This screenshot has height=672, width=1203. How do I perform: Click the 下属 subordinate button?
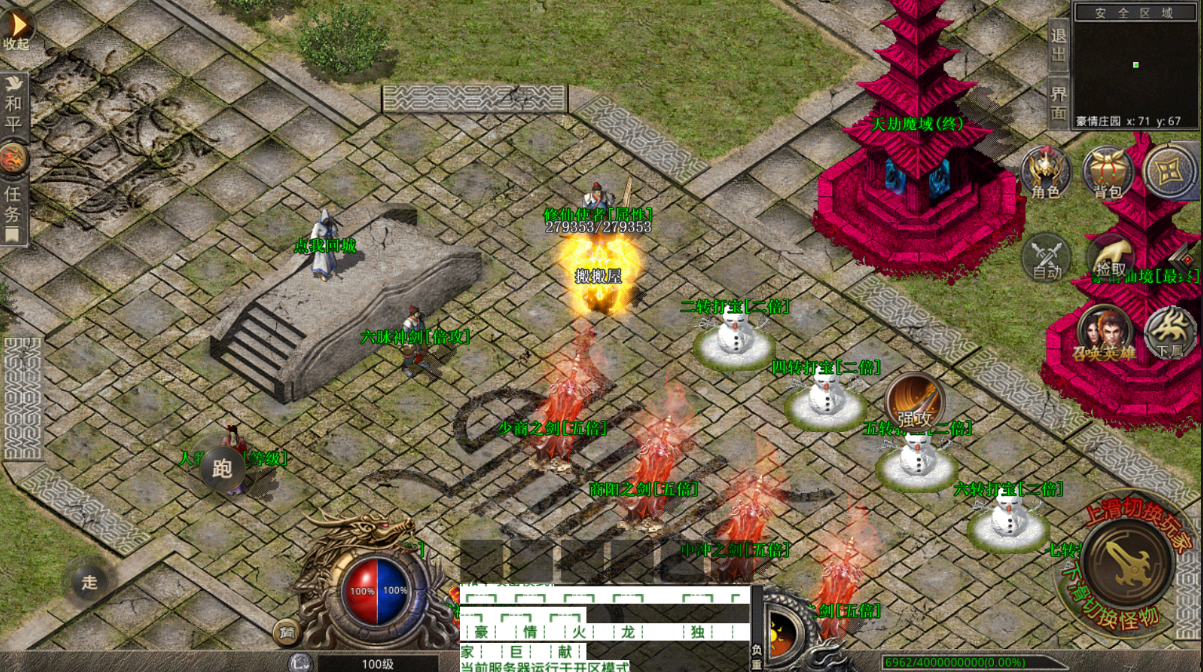click(1169, 333)
